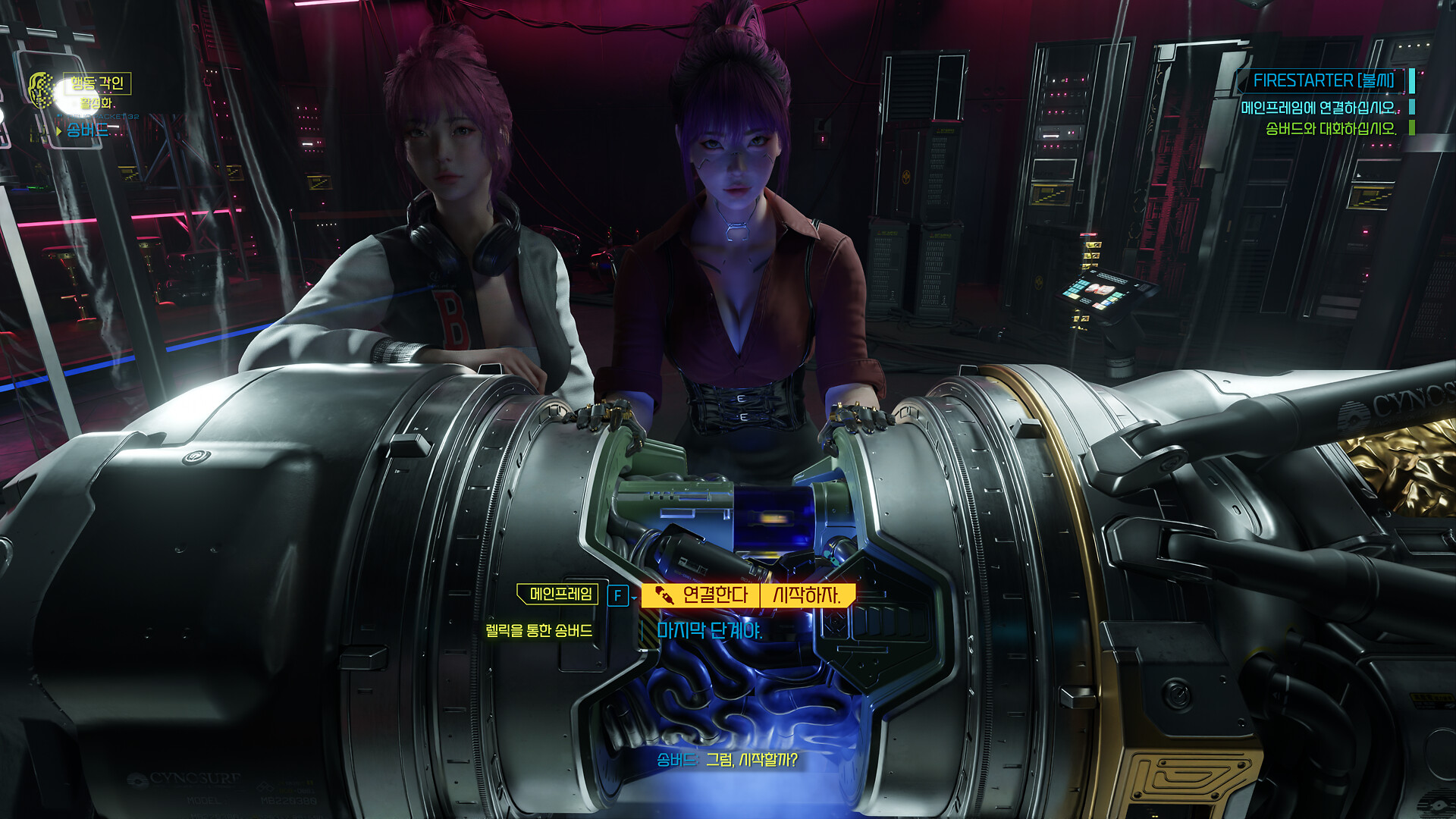
Task: Click the '행동 각인' status indicator
Action: [97, 83]
